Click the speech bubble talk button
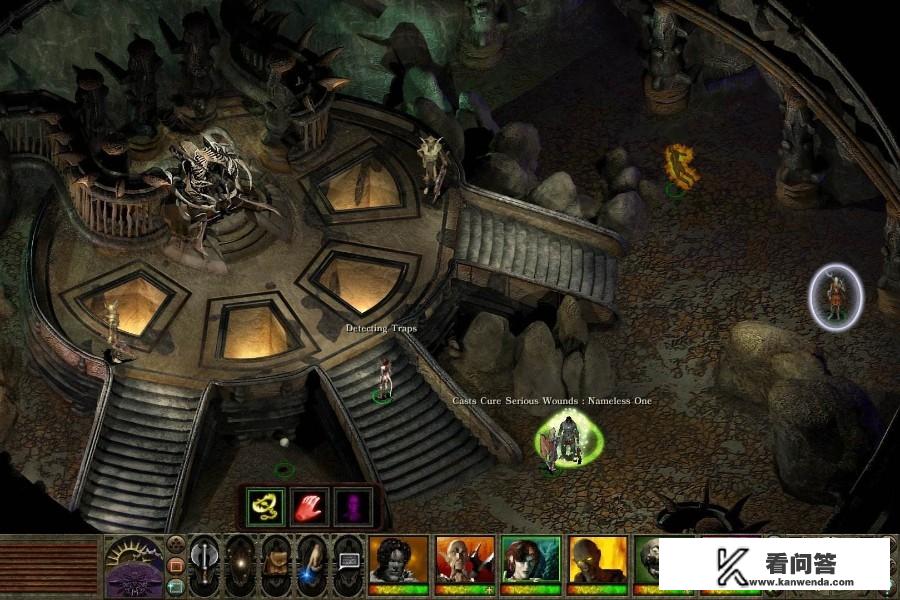Viewport: 900px width, 600px height. click(348, 560)
